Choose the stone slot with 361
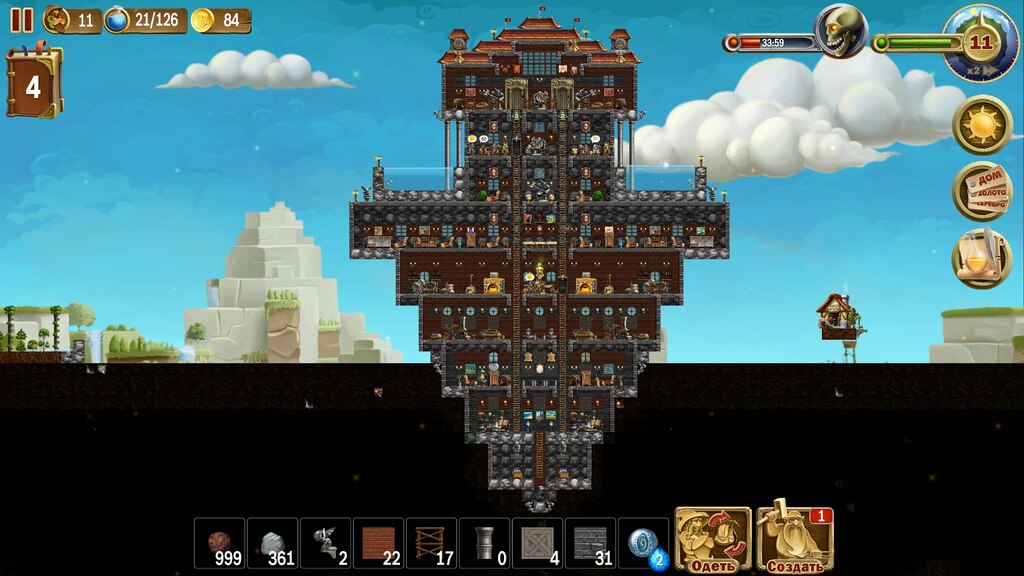This screenshot has height=576, width=1024. point(272,543)
